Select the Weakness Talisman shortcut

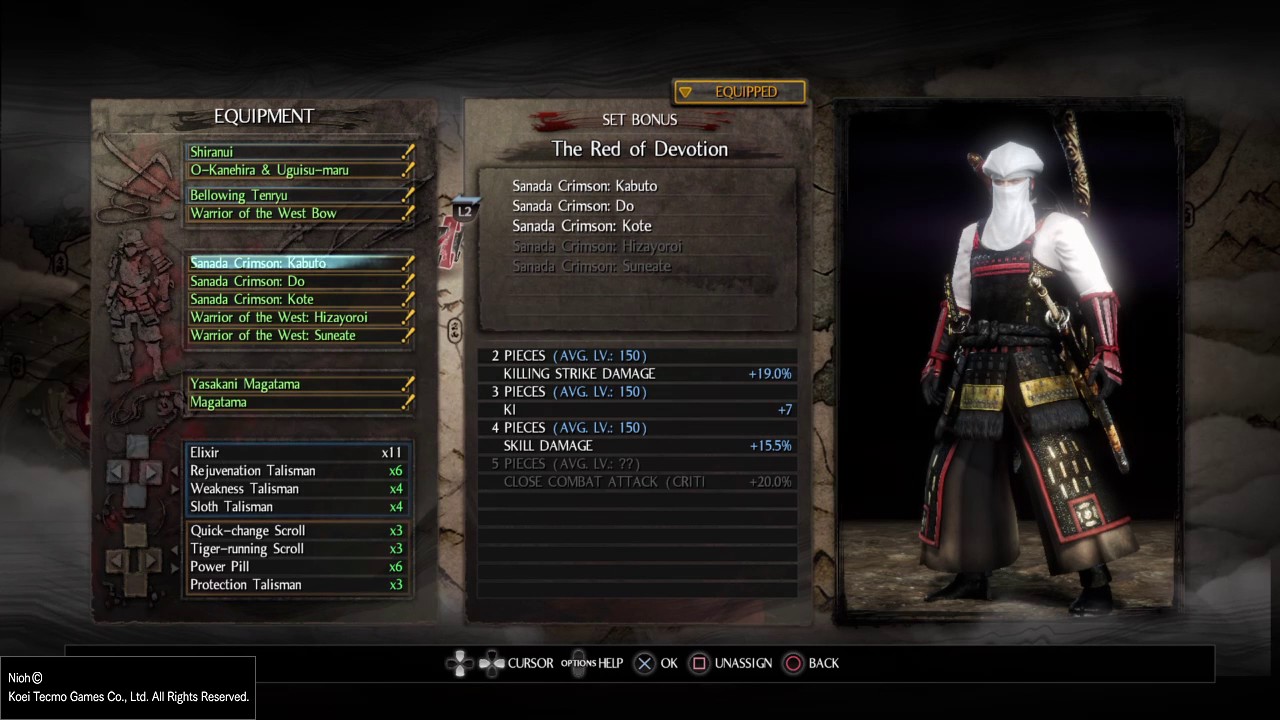296,489
